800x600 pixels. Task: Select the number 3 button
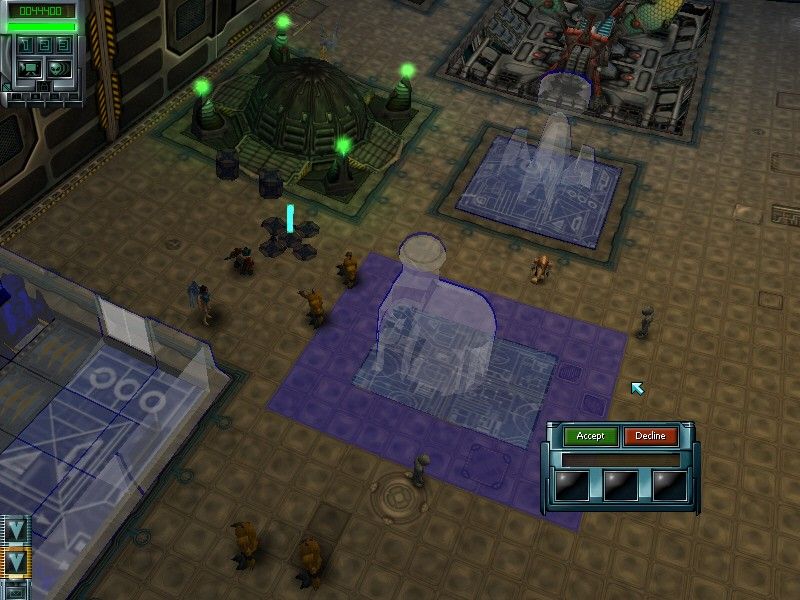click(64, 45)
